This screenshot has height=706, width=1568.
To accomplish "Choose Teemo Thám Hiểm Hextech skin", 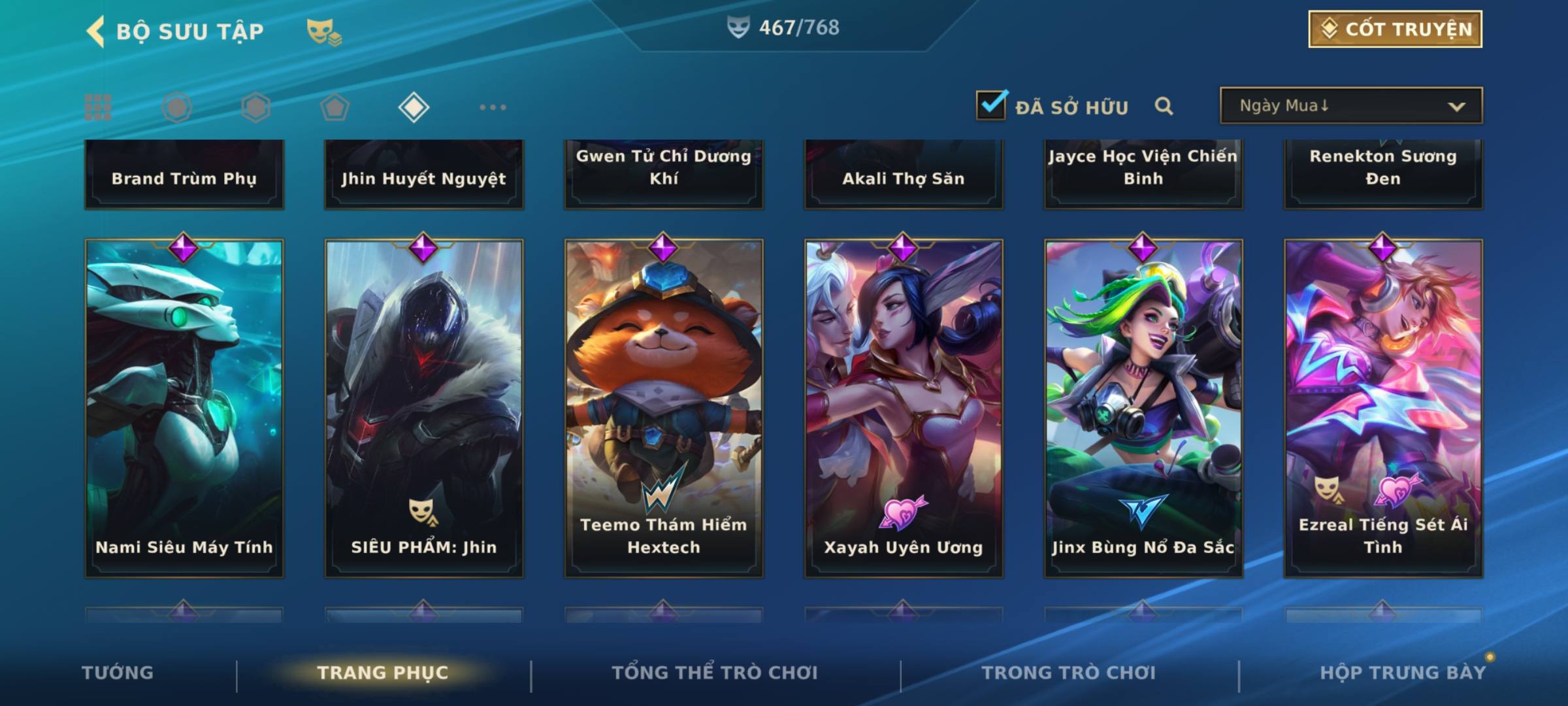I will 664,409.
